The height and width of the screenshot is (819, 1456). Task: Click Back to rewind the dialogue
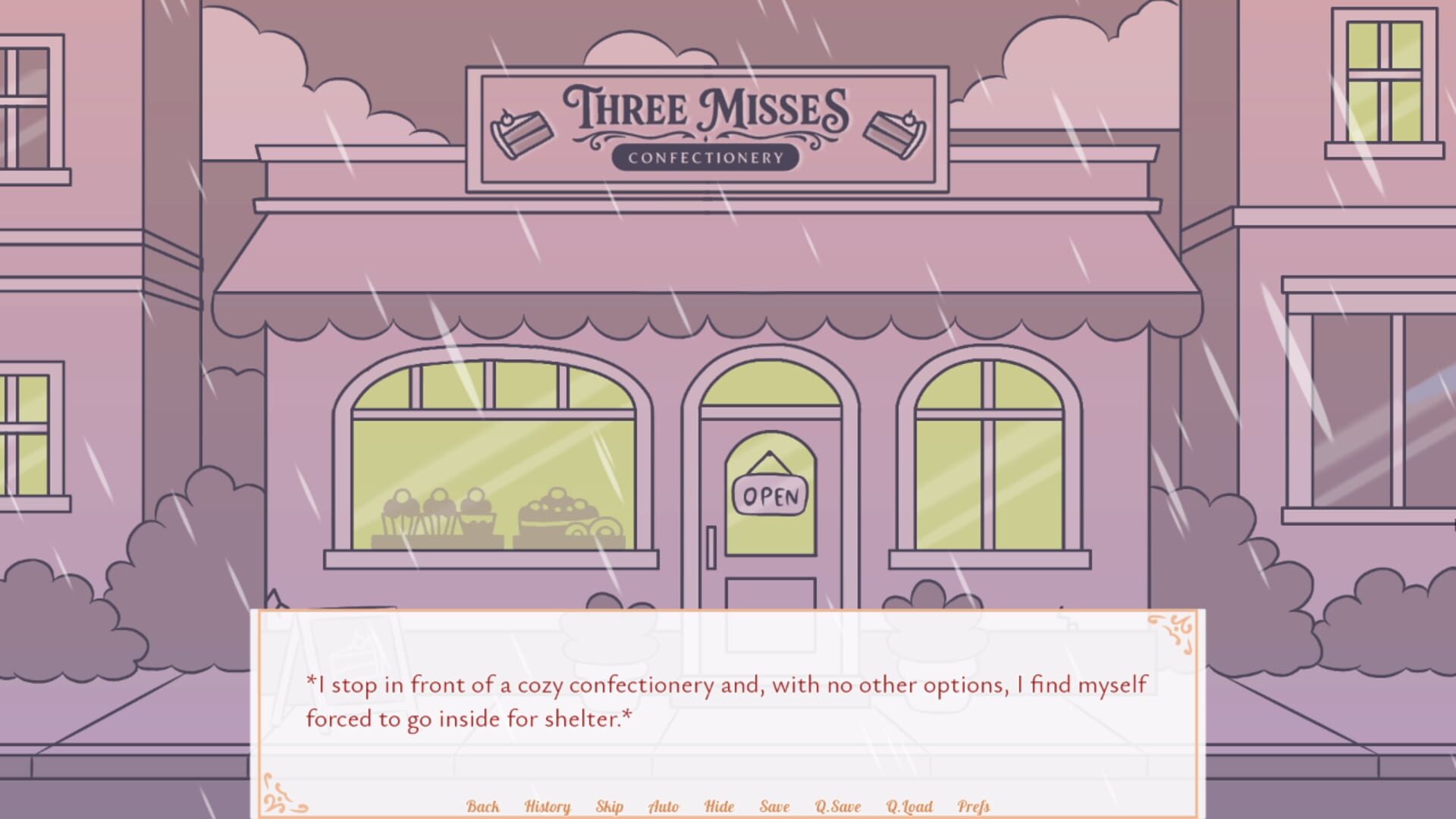483,807
